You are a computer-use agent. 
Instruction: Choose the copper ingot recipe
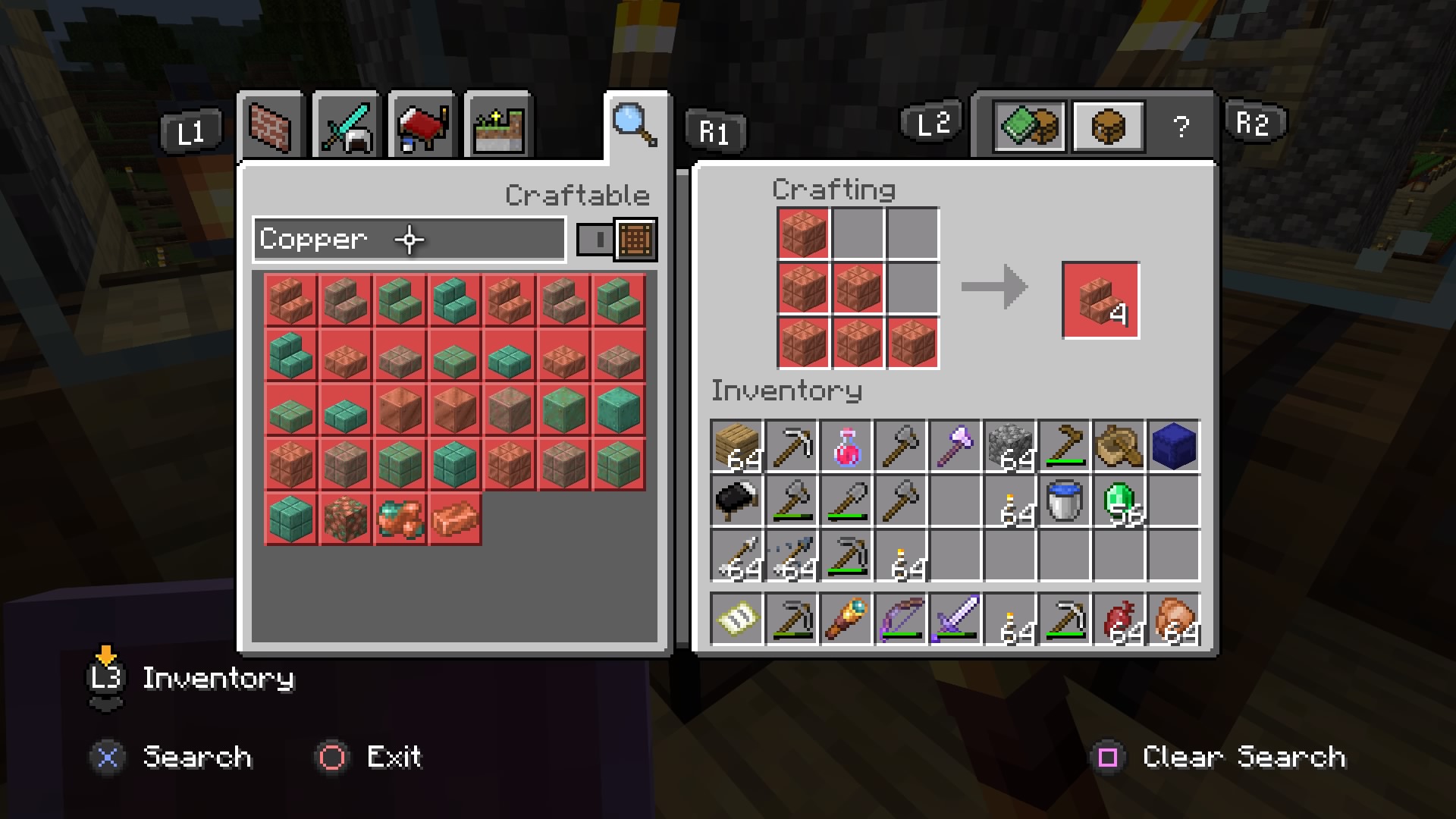click(455, 519)
